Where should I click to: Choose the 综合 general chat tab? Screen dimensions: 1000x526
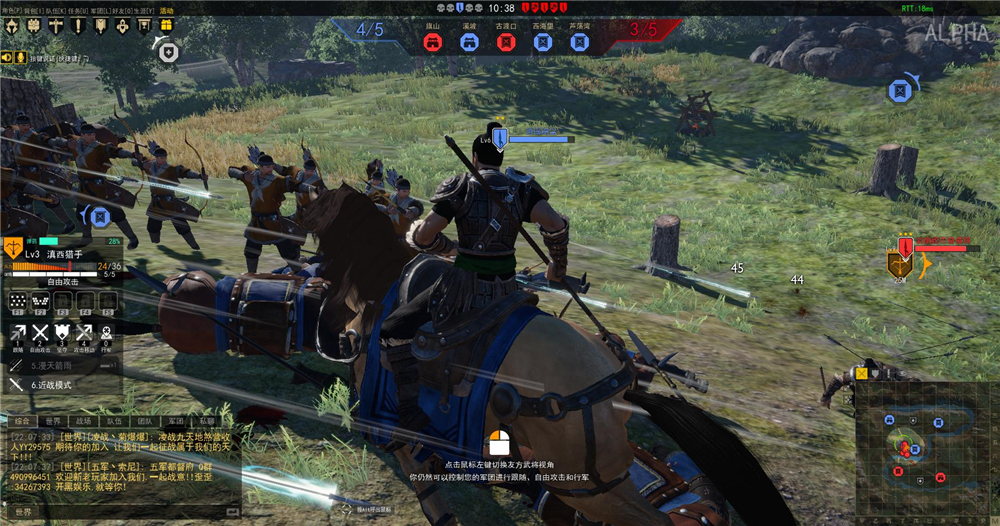coord(21,422)
